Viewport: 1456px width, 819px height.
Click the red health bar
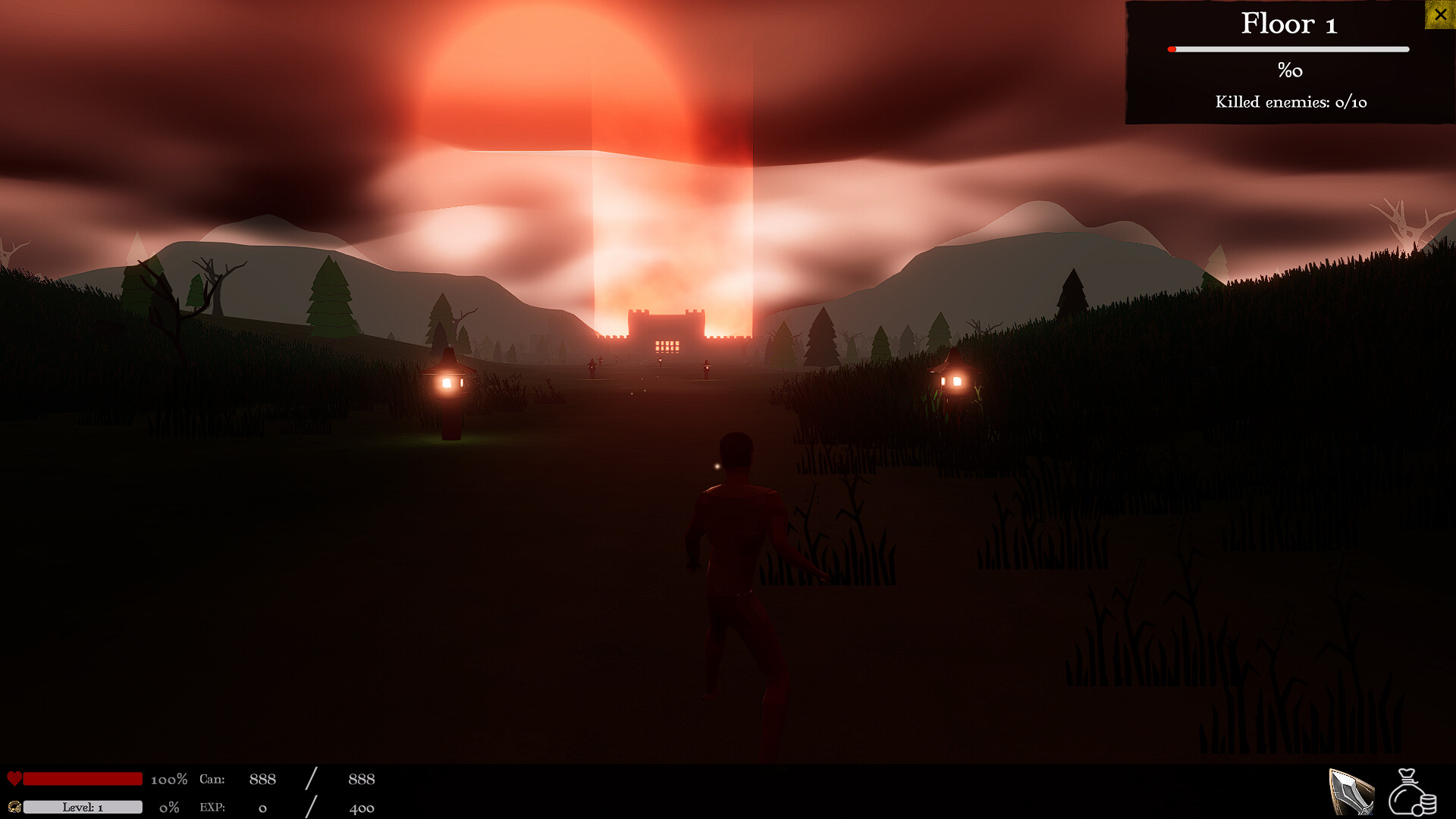click(82, 777)
